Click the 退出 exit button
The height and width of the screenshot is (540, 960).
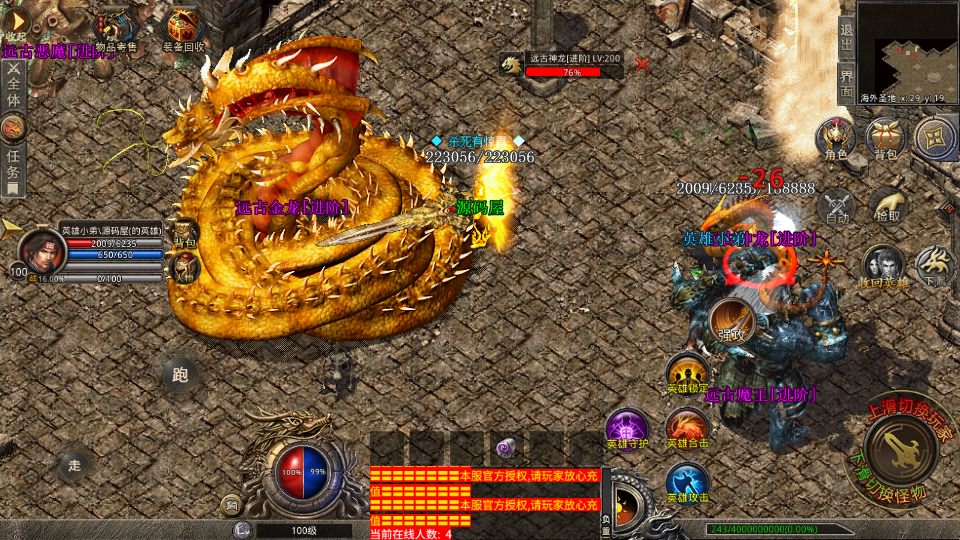tap(846, 40)
